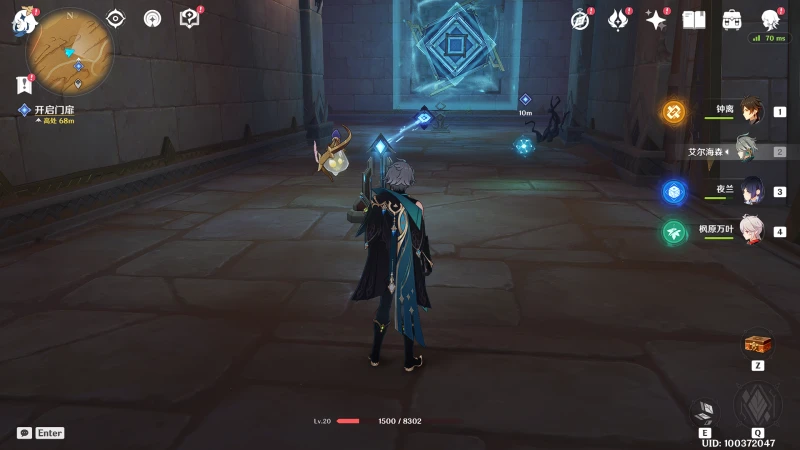Activate the elemental sight eye icon
800x450 pixels.
click(116, 18)
